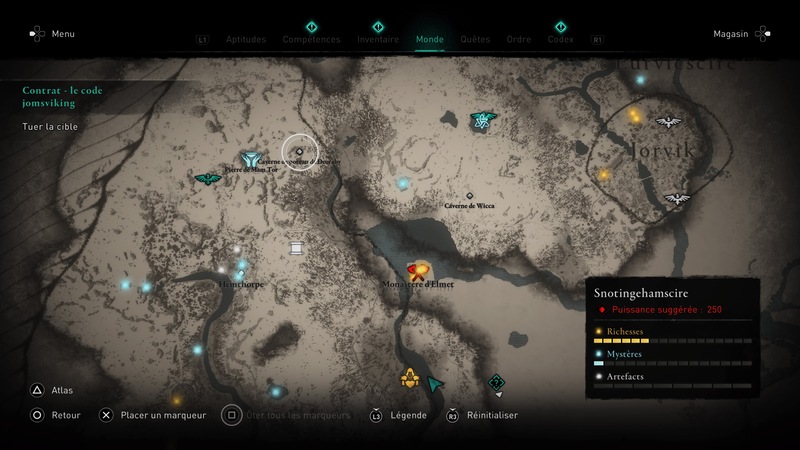Show the map Légende
This screenshot has width=800, height=450.
407,415
